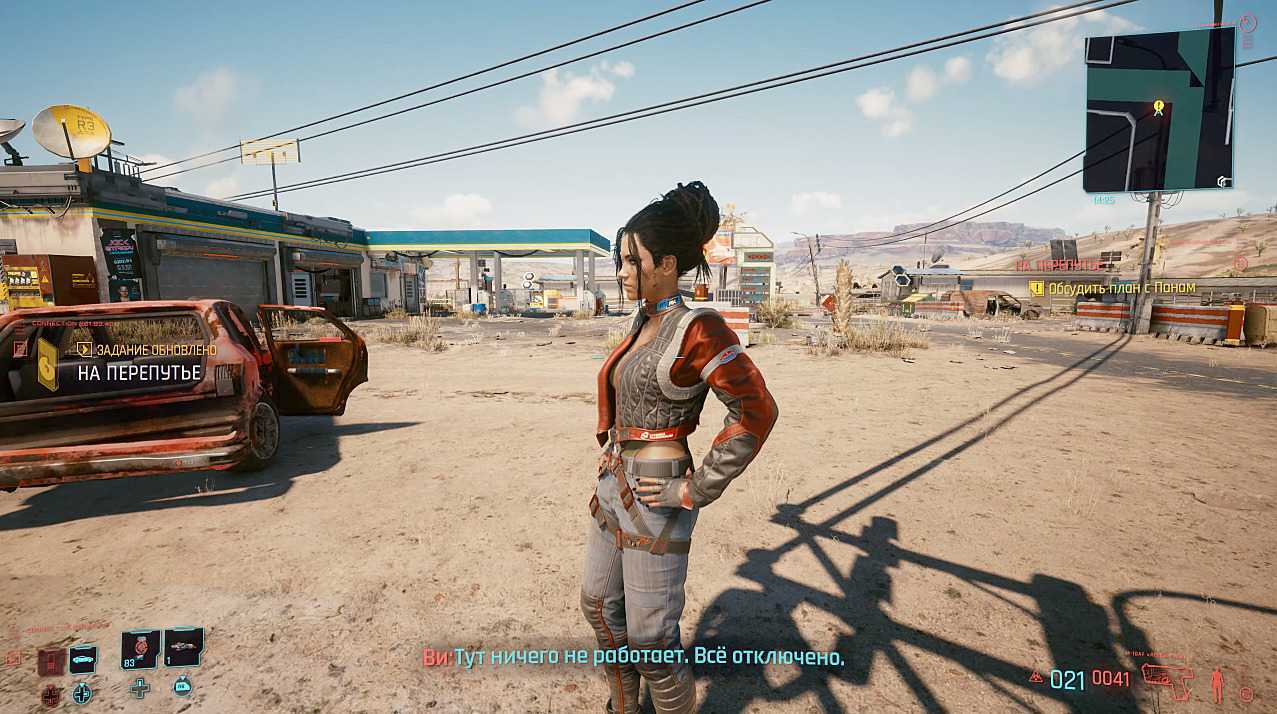Open the minimap
1277x714 pixels.
coord(1159,109)
